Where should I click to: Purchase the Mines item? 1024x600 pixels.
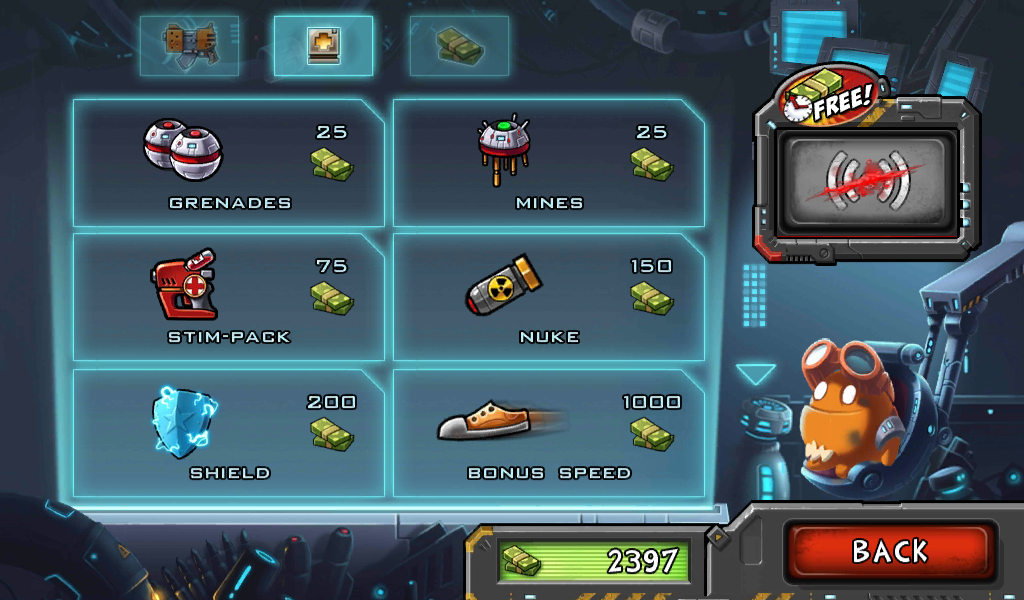pos(548,162)
